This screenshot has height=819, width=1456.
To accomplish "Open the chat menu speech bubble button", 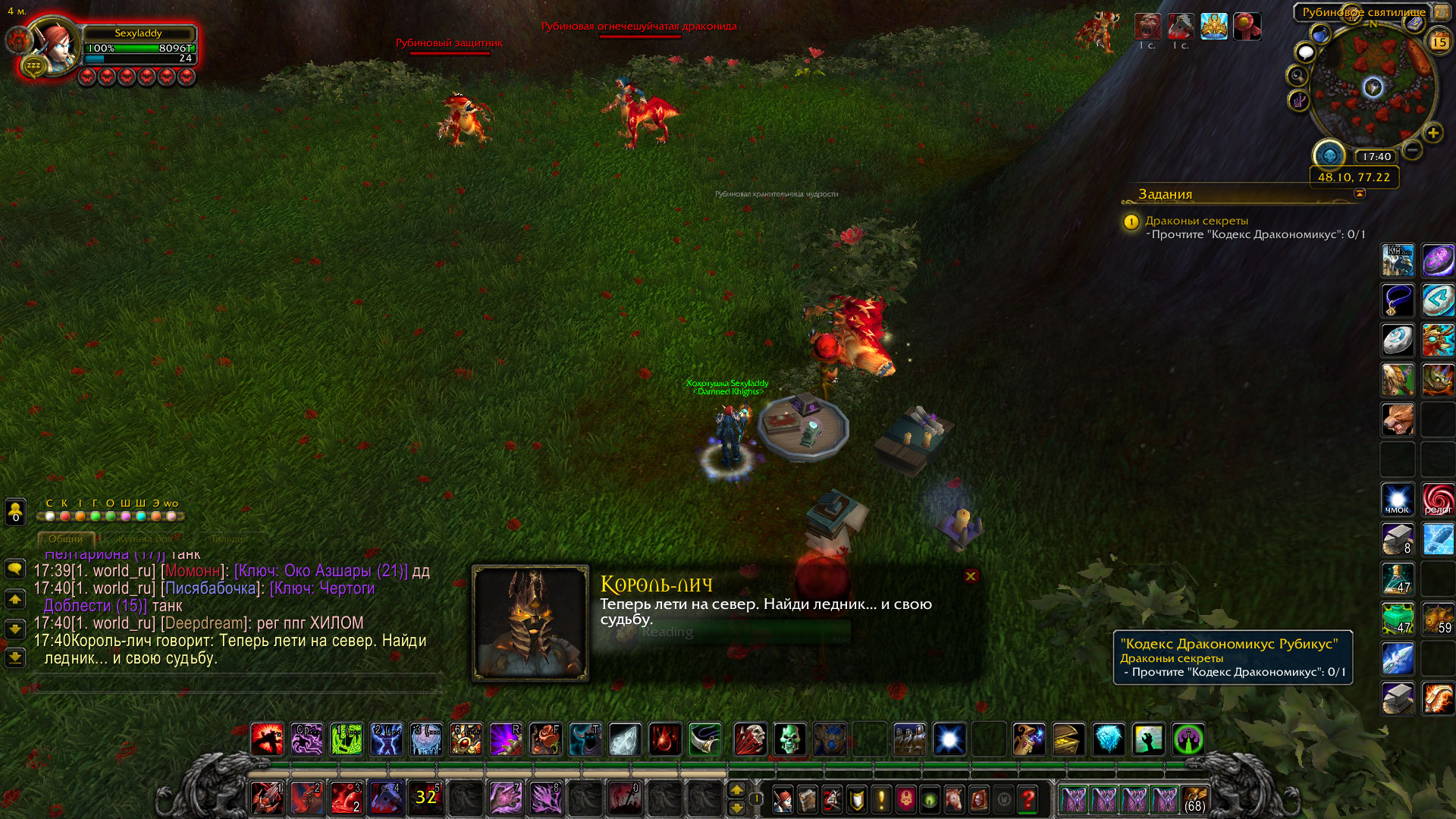I will 15,569.
